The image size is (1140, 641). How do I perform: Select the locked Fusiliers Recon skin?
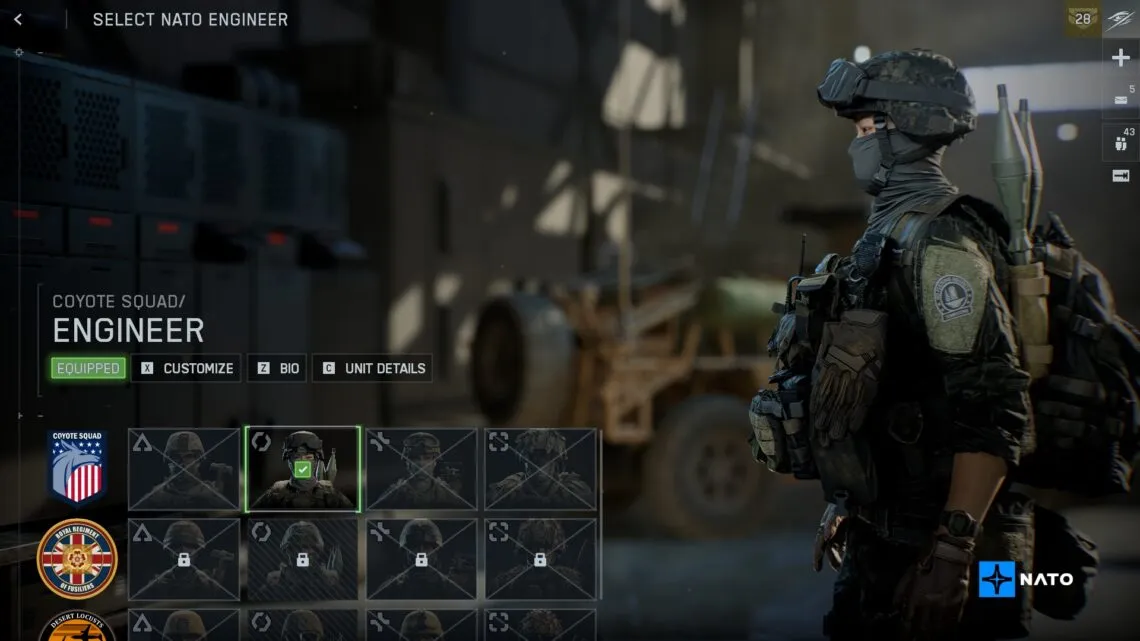[540, 559]
